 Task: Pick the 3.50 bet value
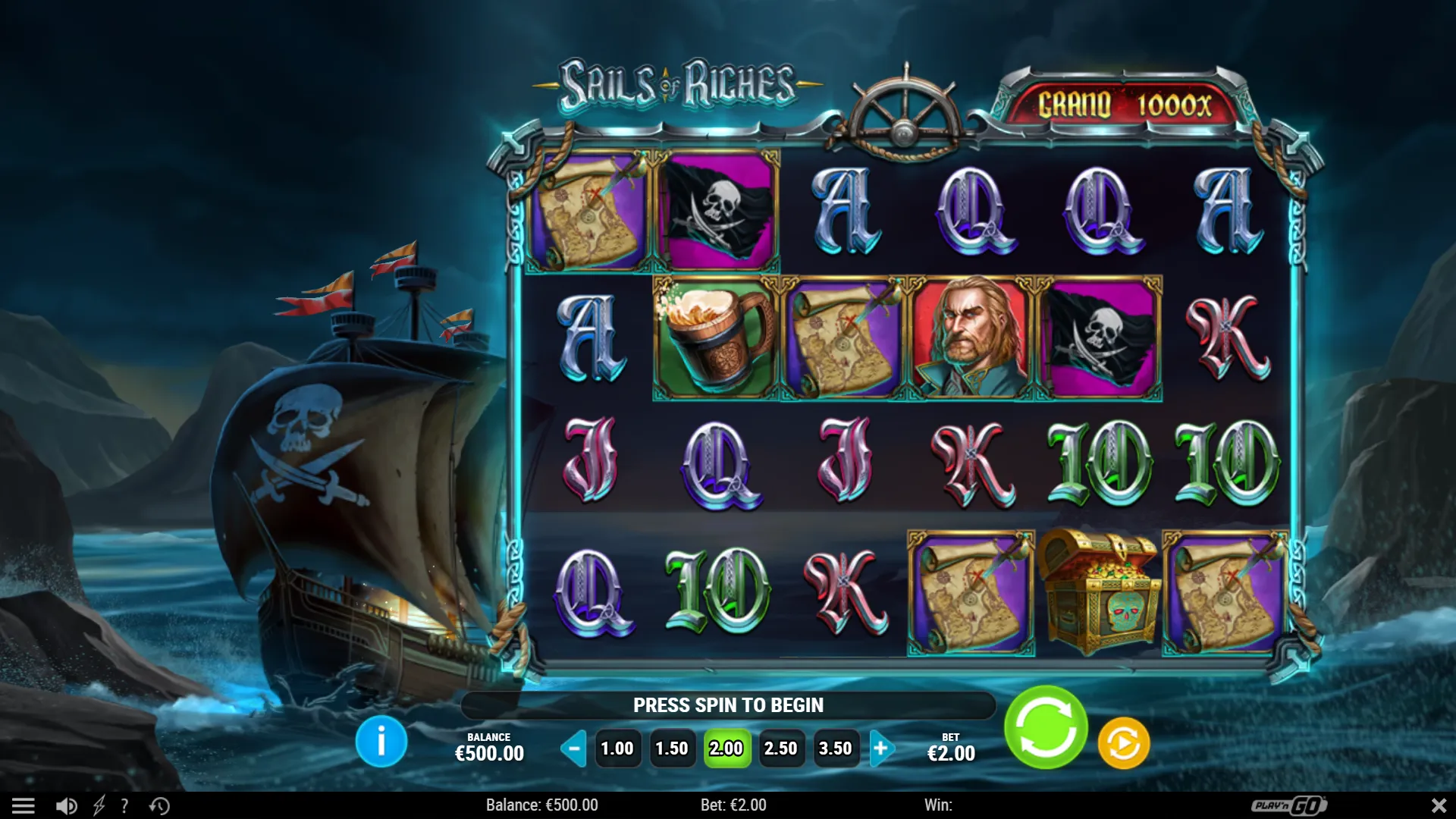click(x=836, y=748)
